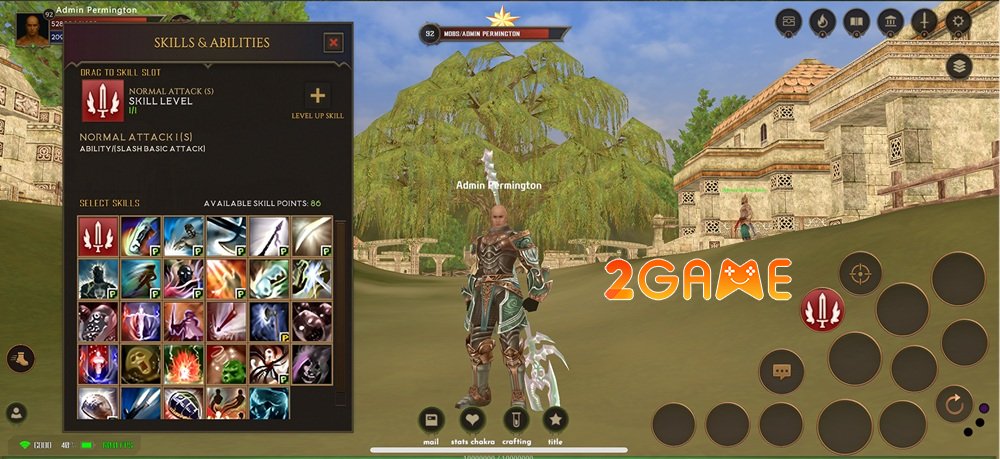Open the mail button

(x=431, y=420)
